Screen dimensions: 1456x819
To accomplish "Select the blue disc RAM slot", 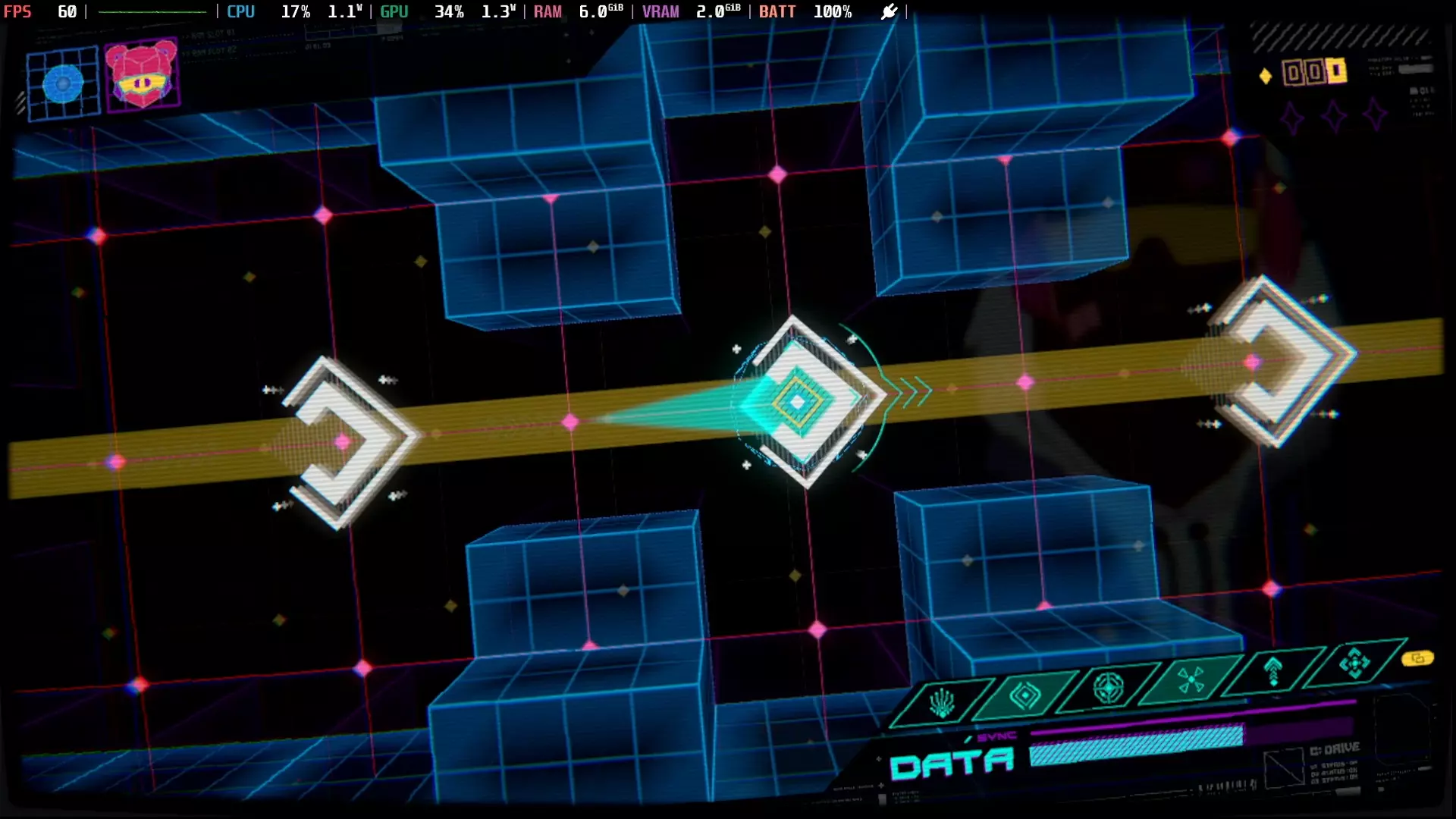I will pos(64,83).
